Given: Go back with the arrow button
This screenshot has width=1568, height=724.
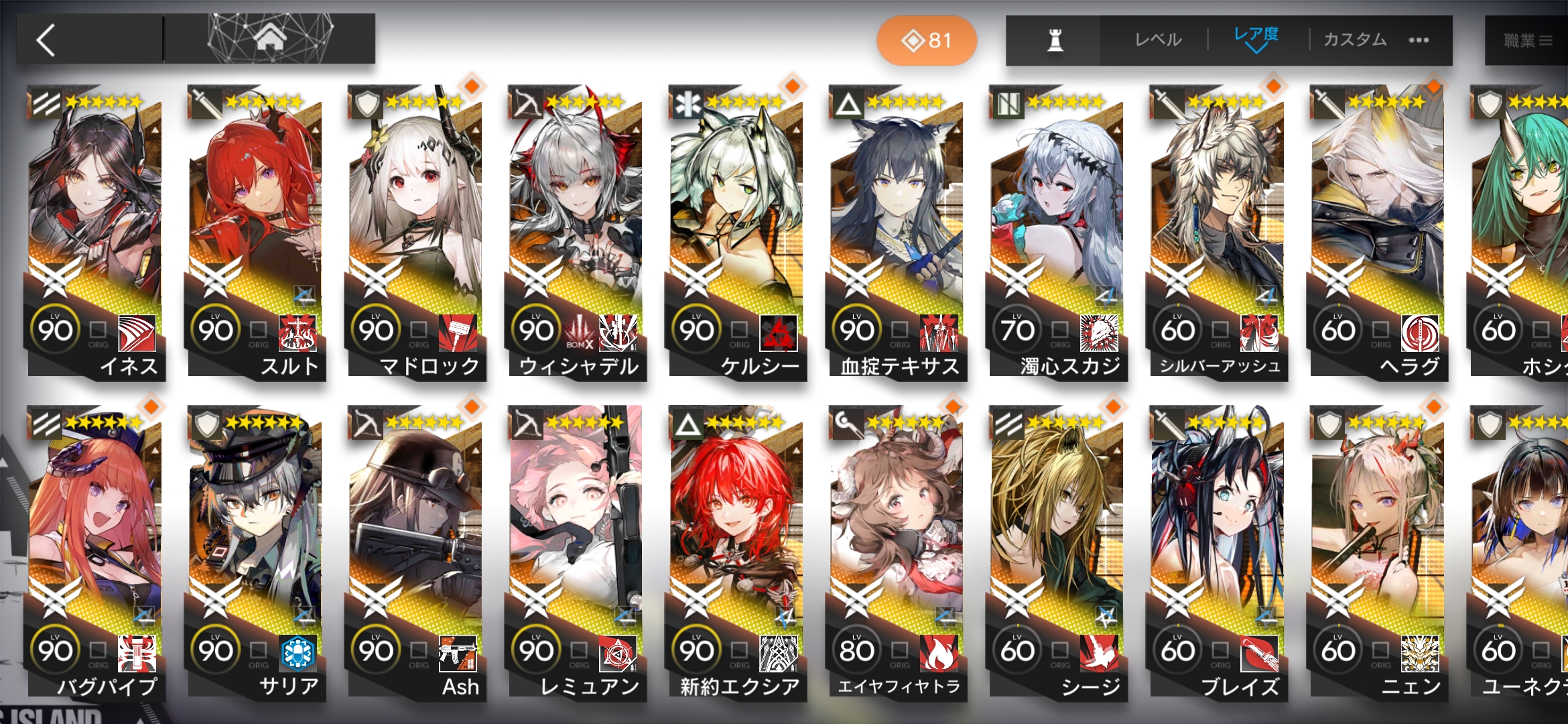Looking at the screenshot, I should pos(47,40).
